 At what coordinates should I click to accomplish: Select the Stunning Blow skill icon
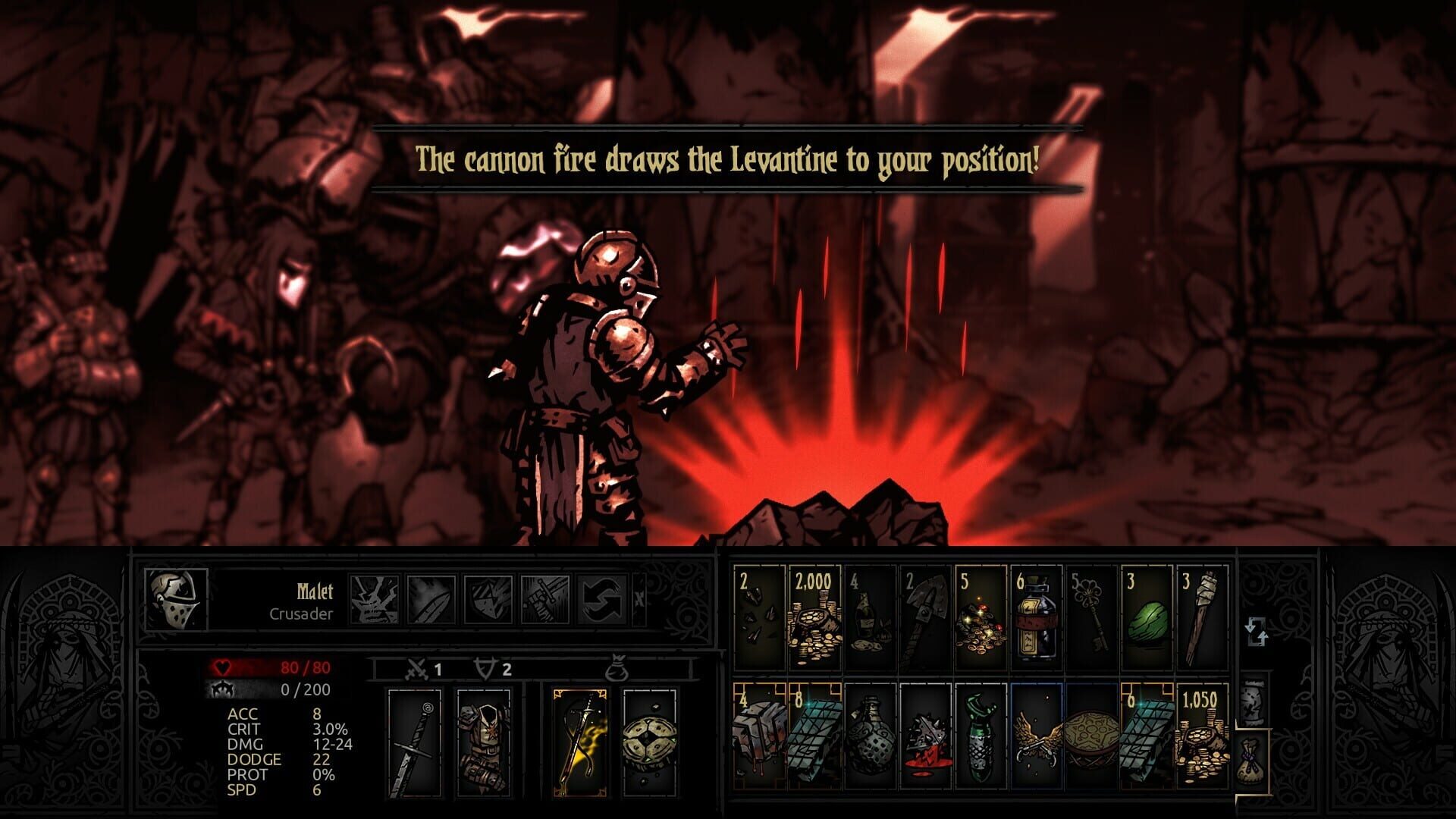pos(488,600)
